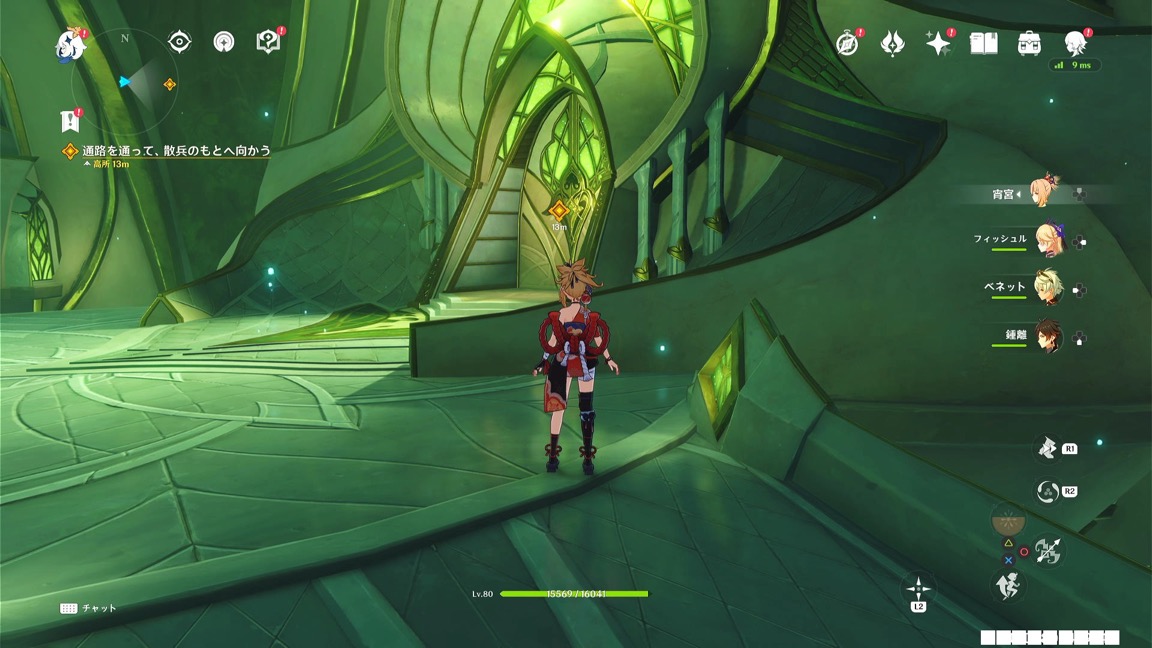Activate the eye-shaped elemental sight icon
Screen dimensions: 1152x648
179,41
